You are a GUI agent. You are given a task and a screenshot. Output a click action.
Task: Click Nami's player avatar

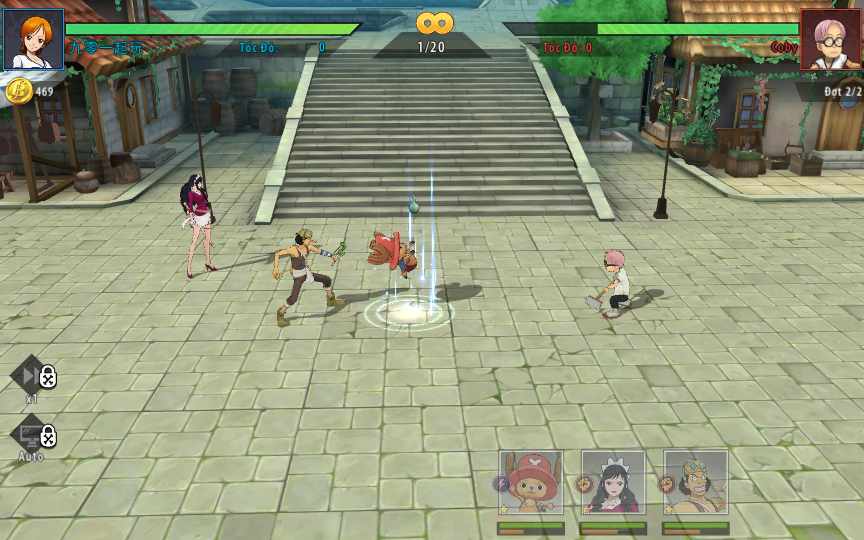(33, 39)
